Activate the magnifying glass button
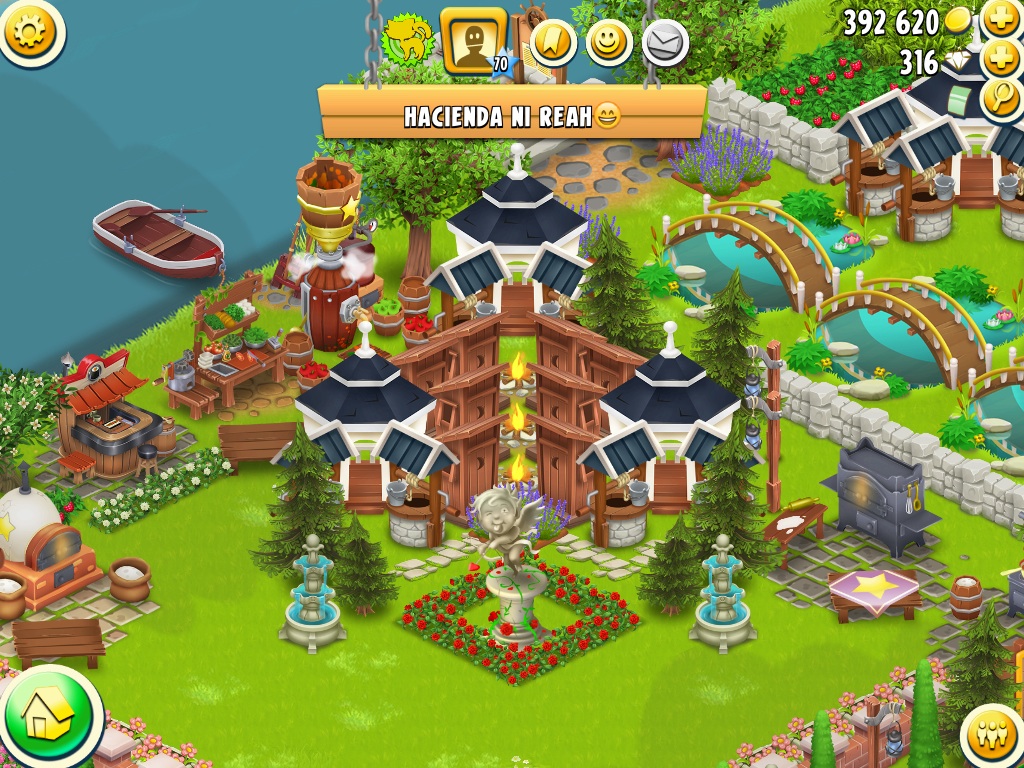 click(x=1001, y=98)
